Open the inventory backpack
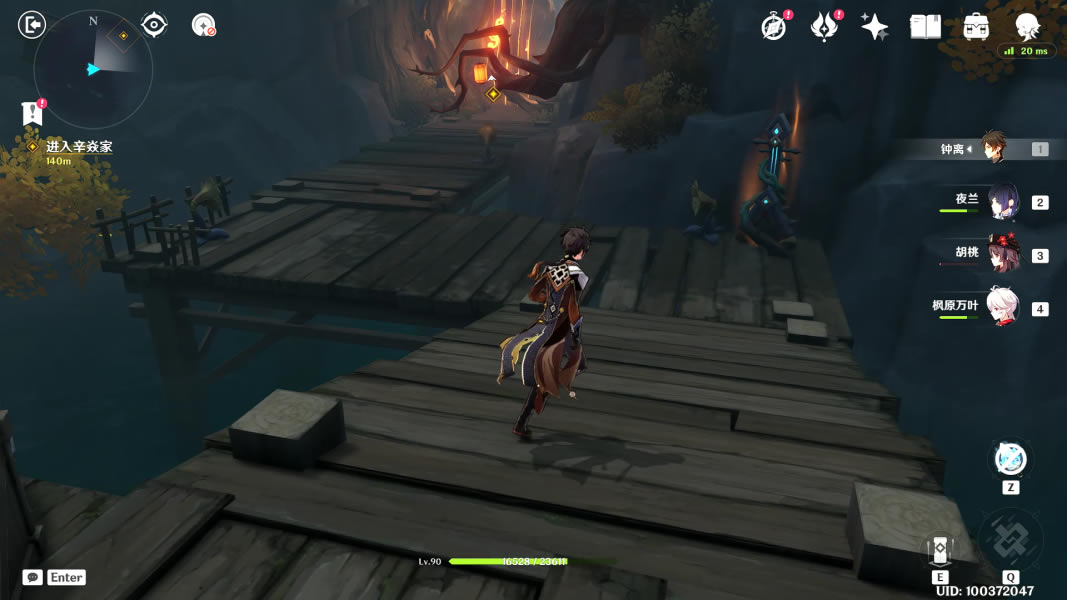 (x=976, y=27)
